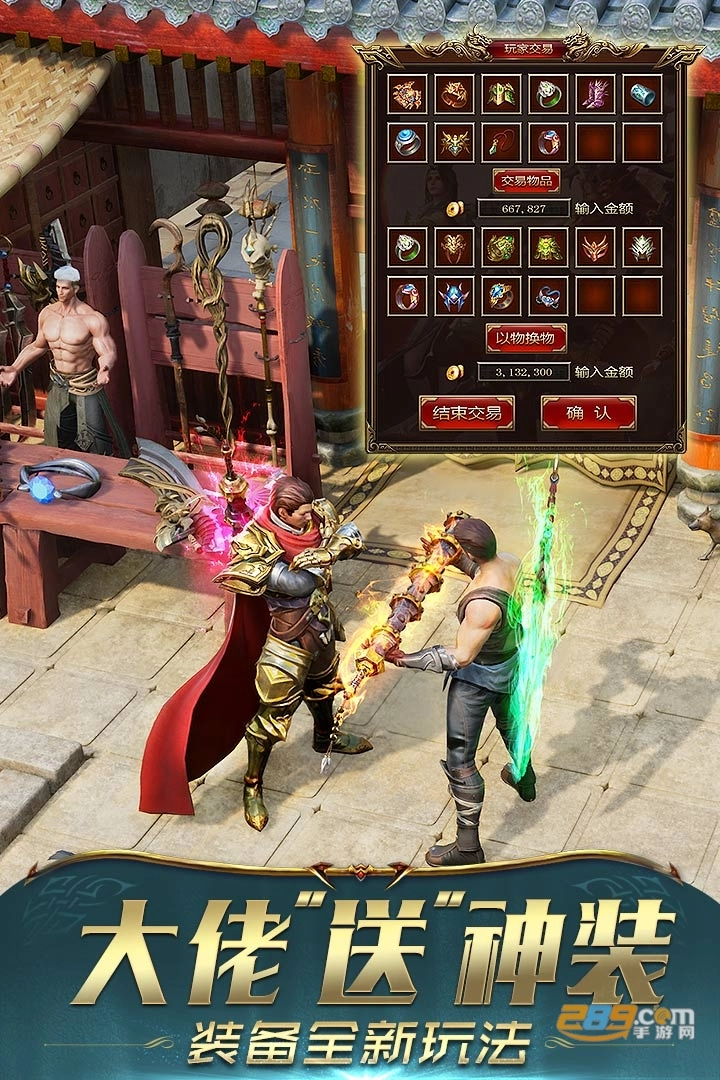Select the red-orange demon mask slot

tap(596, 247)
